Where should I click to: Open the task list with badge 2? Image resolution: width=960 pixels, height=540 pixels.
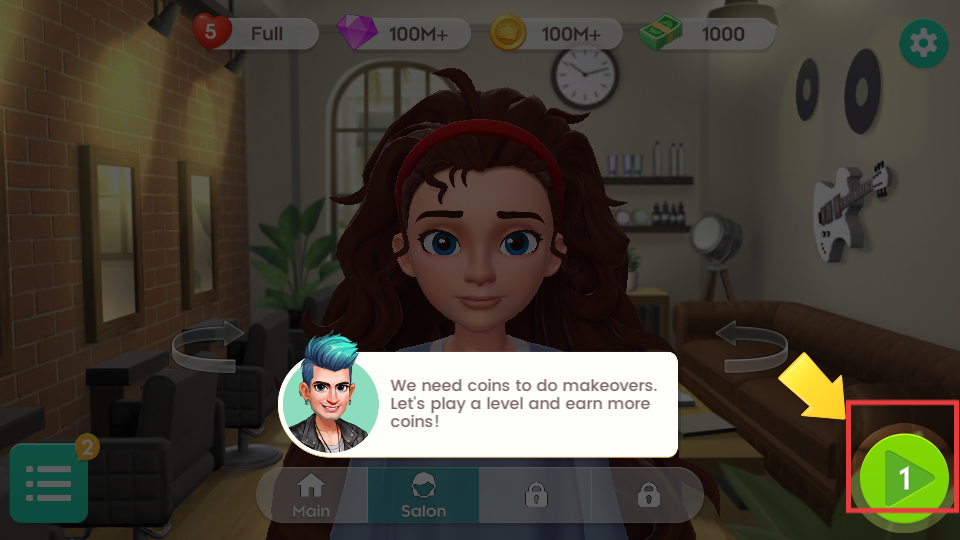click(49, 483)
